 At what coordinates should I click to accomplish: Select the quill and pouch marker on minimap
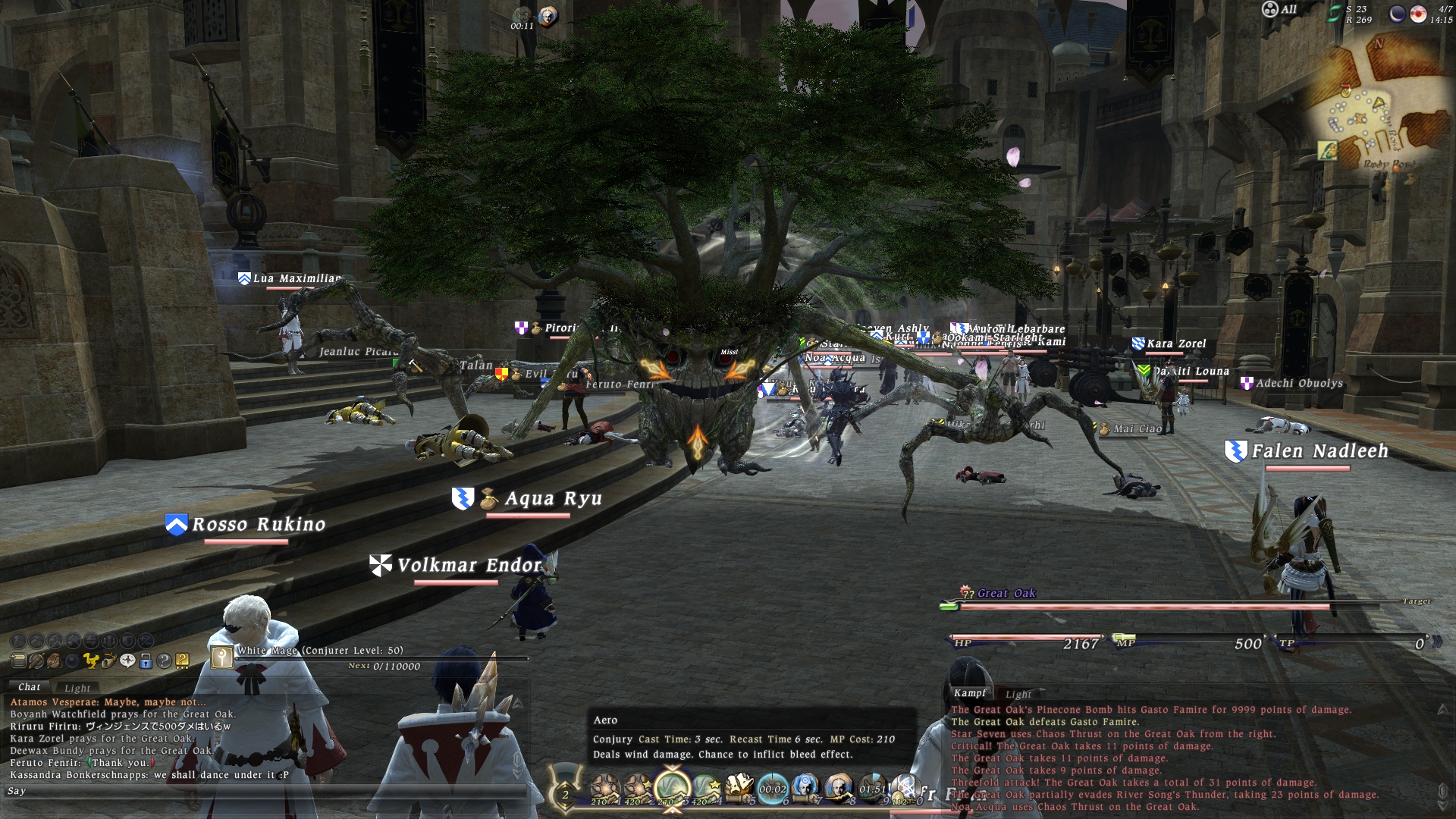tap(1327, 151)
